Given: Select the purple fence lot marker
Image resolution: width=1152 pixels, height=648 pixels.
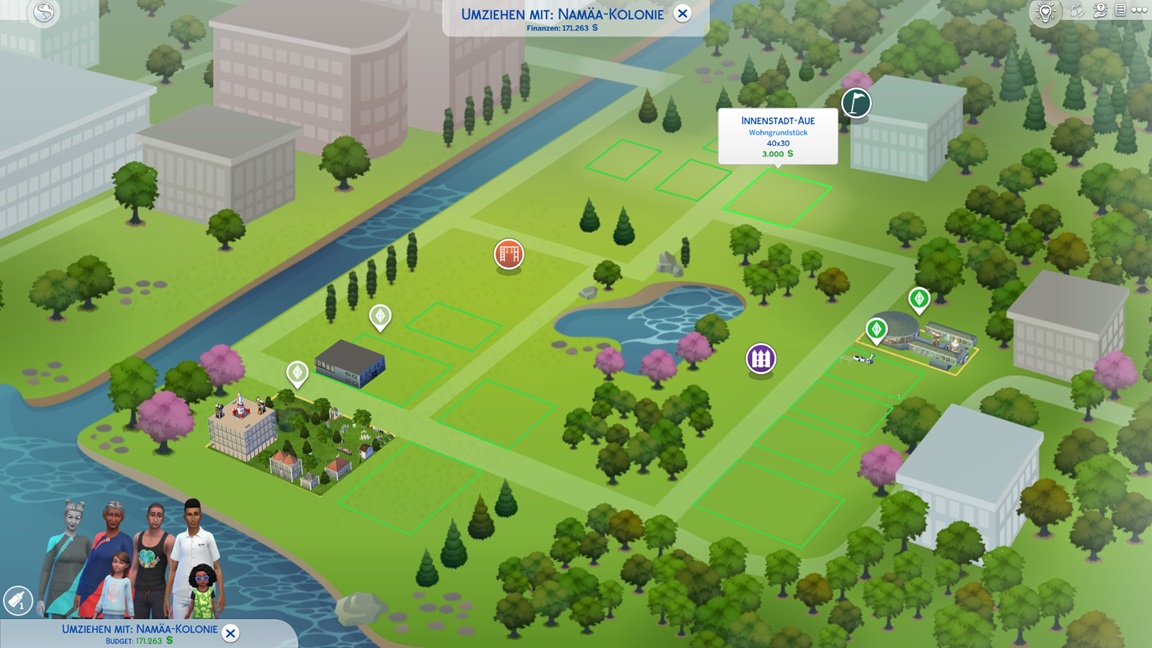Looking at the screenshot, I should point(761,358).
